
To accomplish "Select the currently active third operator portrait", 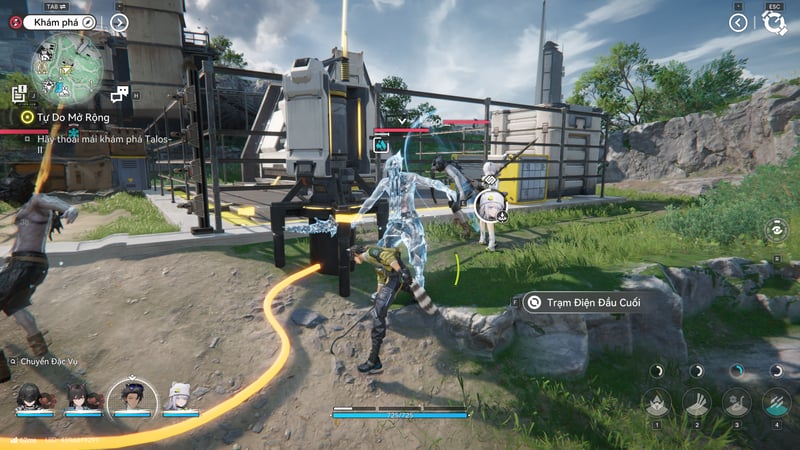I will 131,397.
